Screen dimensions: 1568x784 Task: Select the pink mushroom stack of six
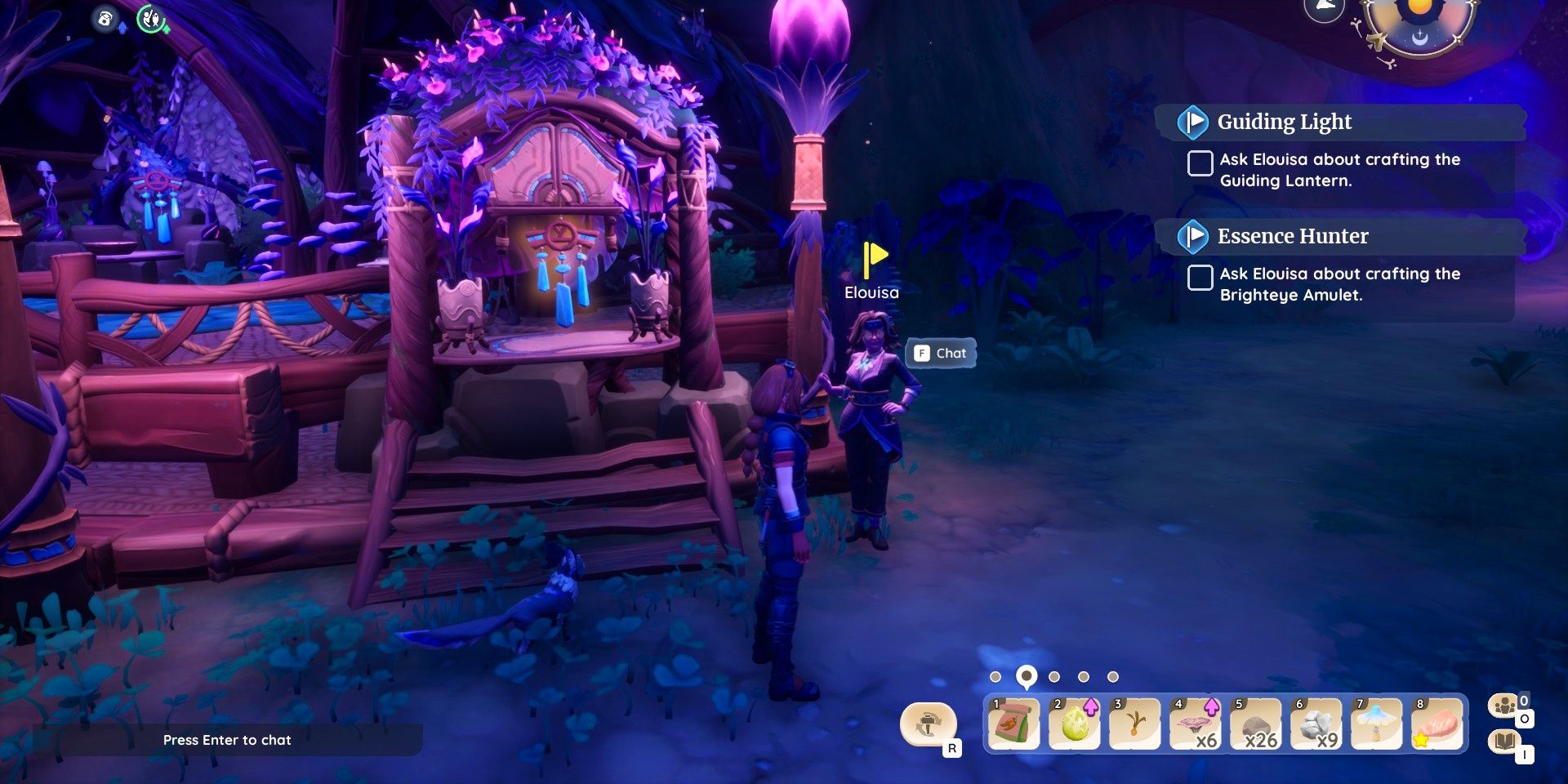(x=1195, y=724)
